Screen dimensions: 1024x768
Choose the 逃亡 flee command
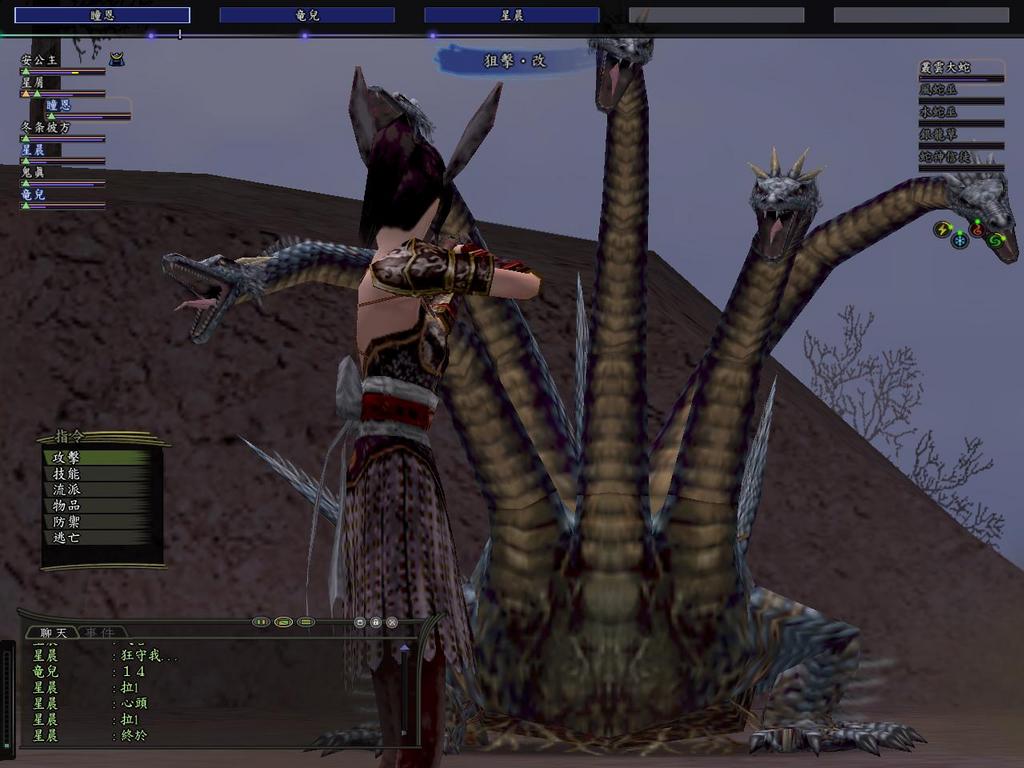click(x=67, y=537)
